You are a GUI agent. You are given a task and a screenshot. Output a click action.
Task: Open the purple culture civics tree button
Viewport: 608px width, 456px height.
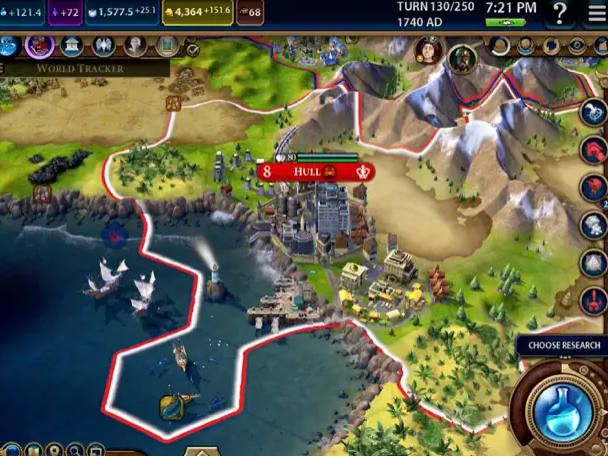[x=40, y=46]
